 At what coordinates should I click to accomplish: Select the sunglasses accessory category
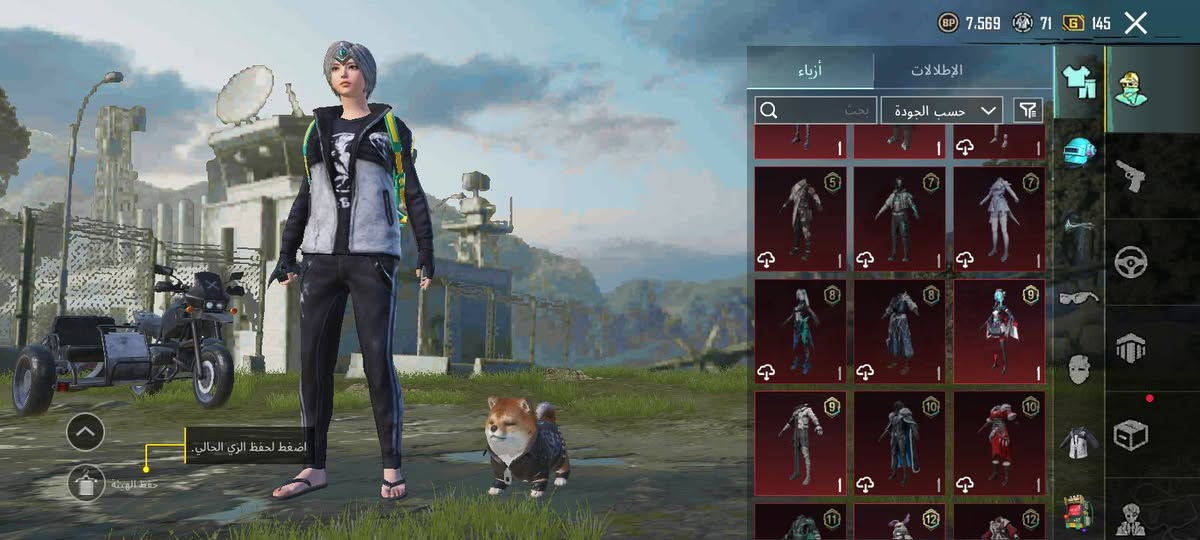click(x=1079, y=297)
